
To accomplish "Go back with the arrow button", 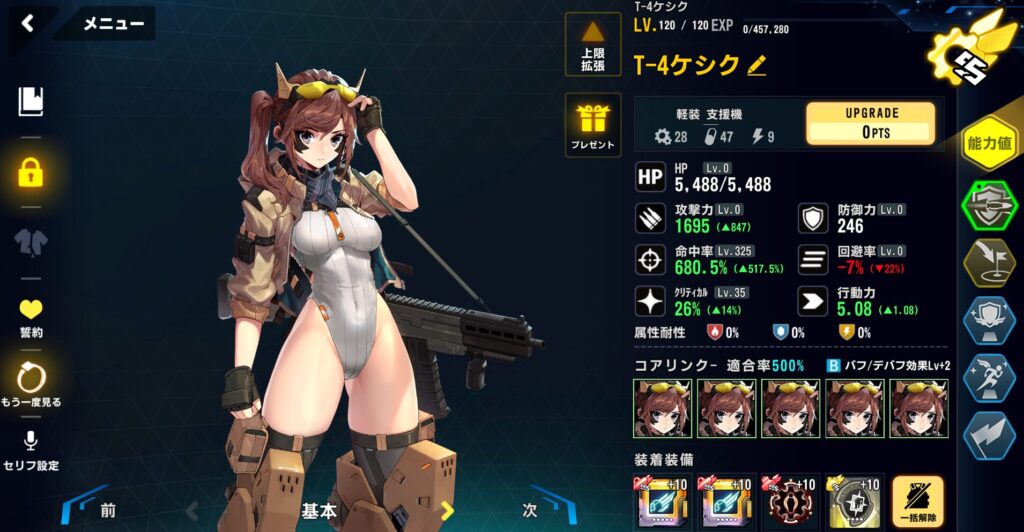I will (x=28, y=23).
